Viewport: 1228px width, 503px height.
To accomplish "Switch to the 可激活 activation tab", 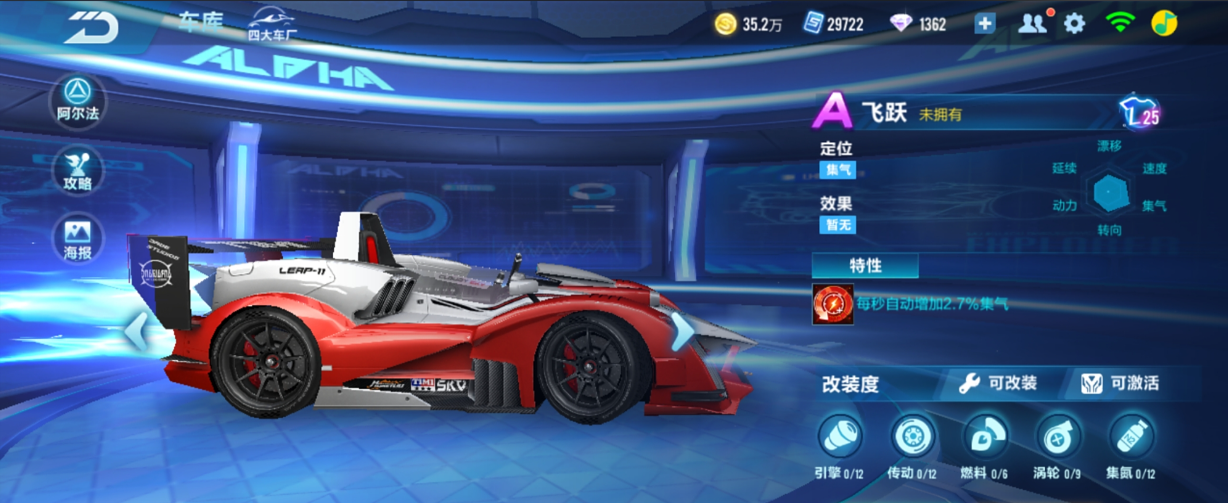I will (1120, 383).
